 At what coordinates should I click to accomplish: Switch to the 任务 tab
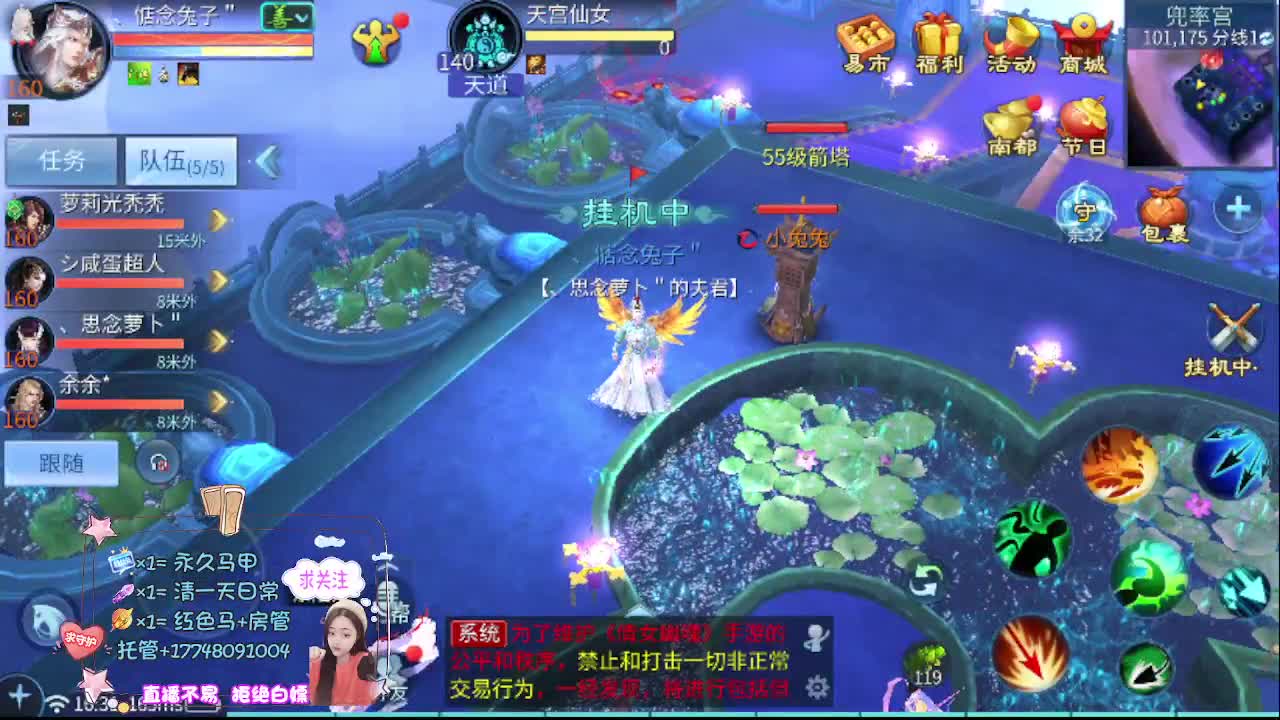60,160
